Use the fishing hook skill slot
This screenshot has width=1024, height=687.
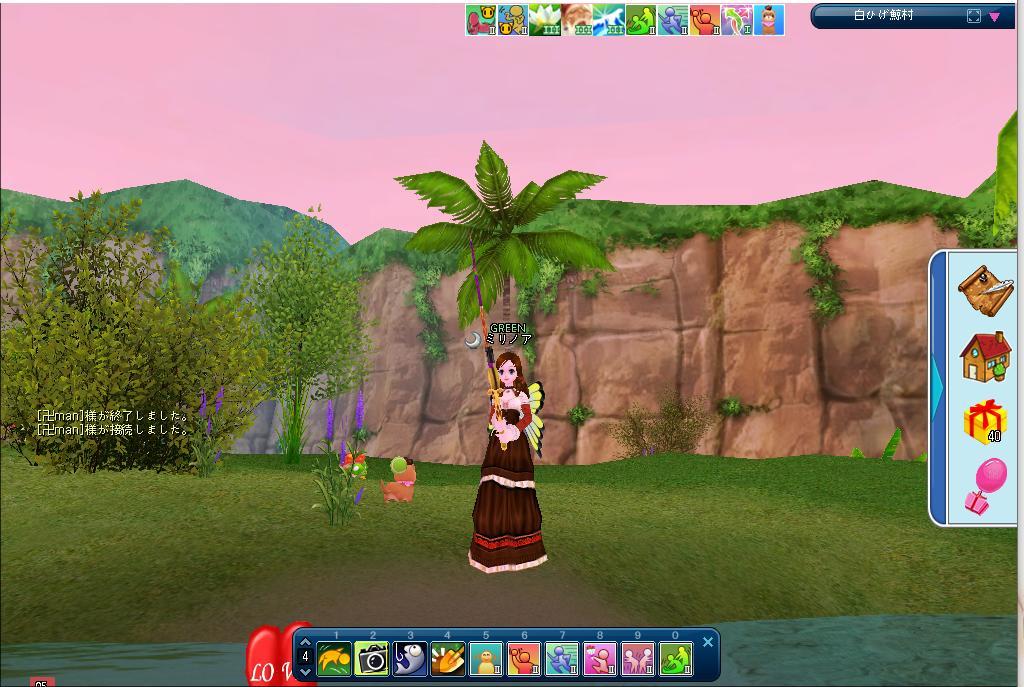(x=410, y=659)
